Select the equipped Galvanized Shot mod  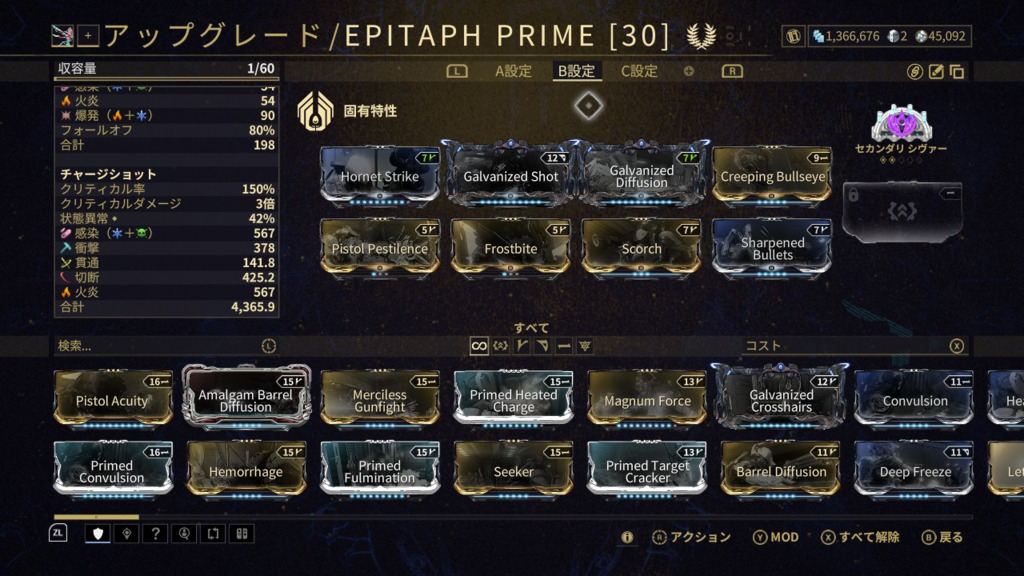510,176
